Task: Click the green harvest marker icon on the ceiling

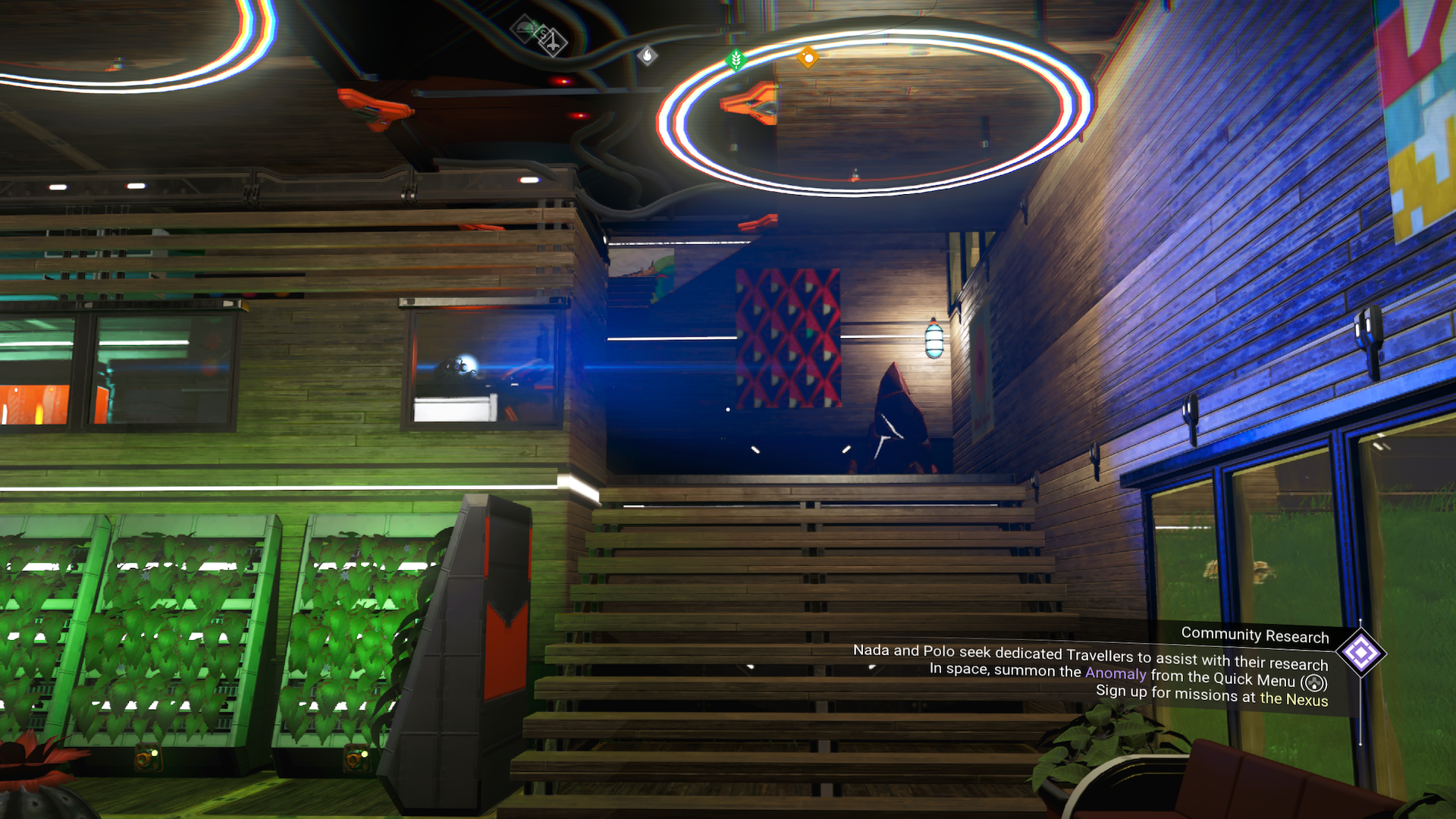Action: [734, 59]
